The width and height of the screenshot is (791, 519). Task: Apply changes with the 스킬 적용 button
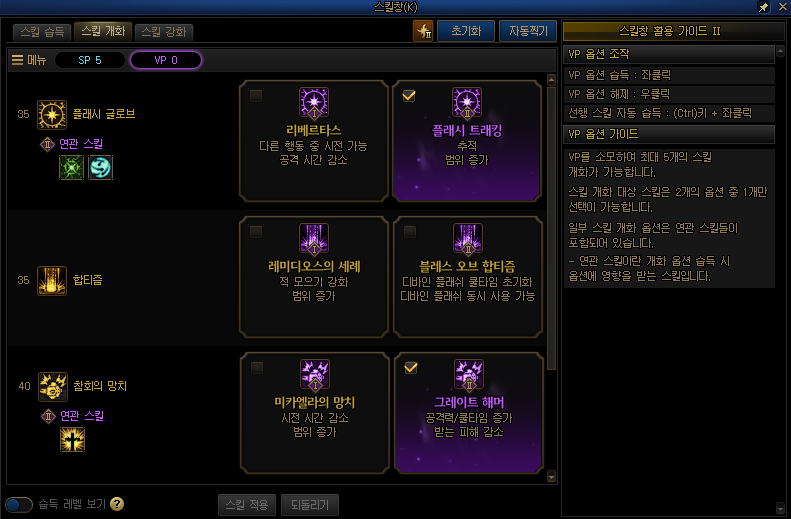coord(244,504)
